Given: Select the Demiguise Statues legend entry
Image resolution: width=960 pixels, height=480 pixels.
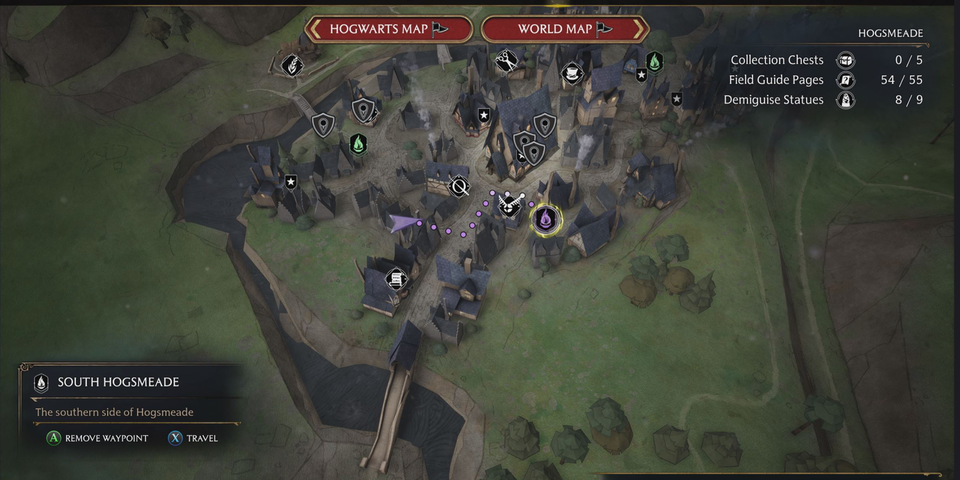Looking at the screenshot, I should [777, 100].
